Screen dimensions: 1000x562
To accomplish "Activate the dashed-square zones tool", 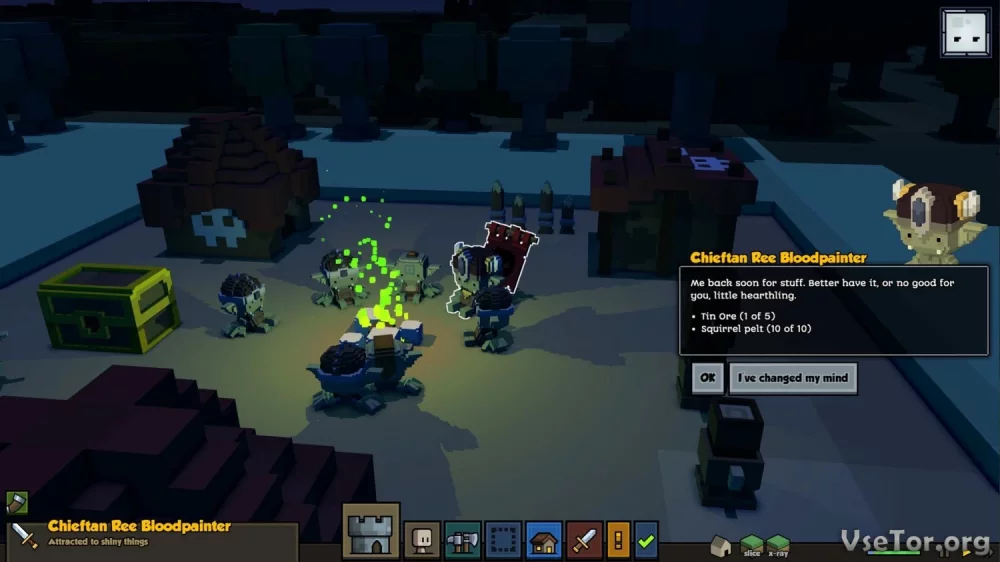I will pos(503,540).
